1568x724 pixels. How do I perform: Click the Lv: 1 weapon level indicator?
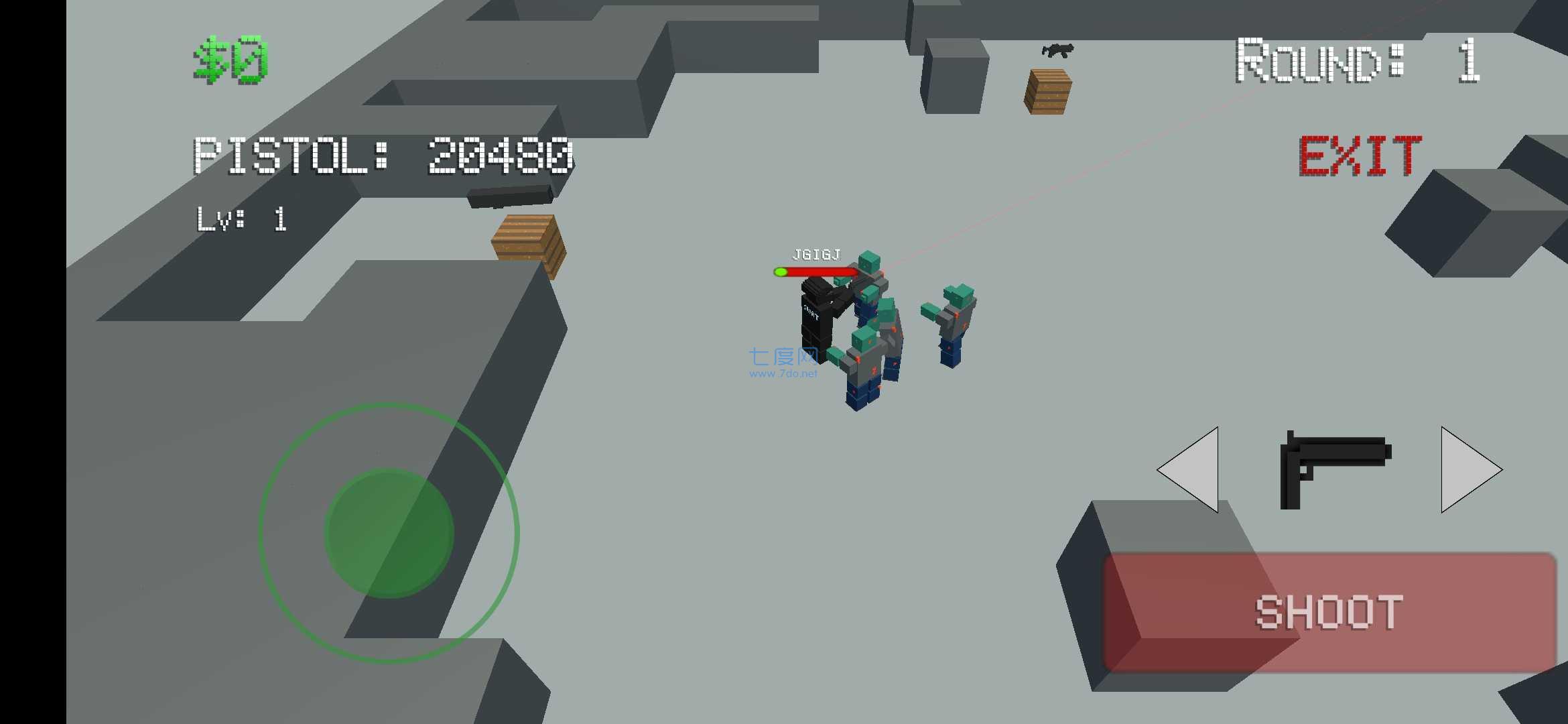tap(241, 221)
